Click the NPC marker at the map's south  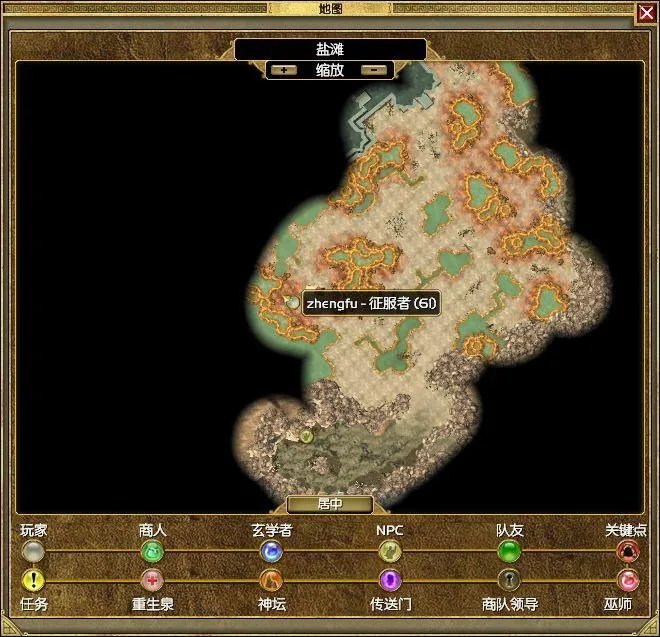(x=306, y=436)
